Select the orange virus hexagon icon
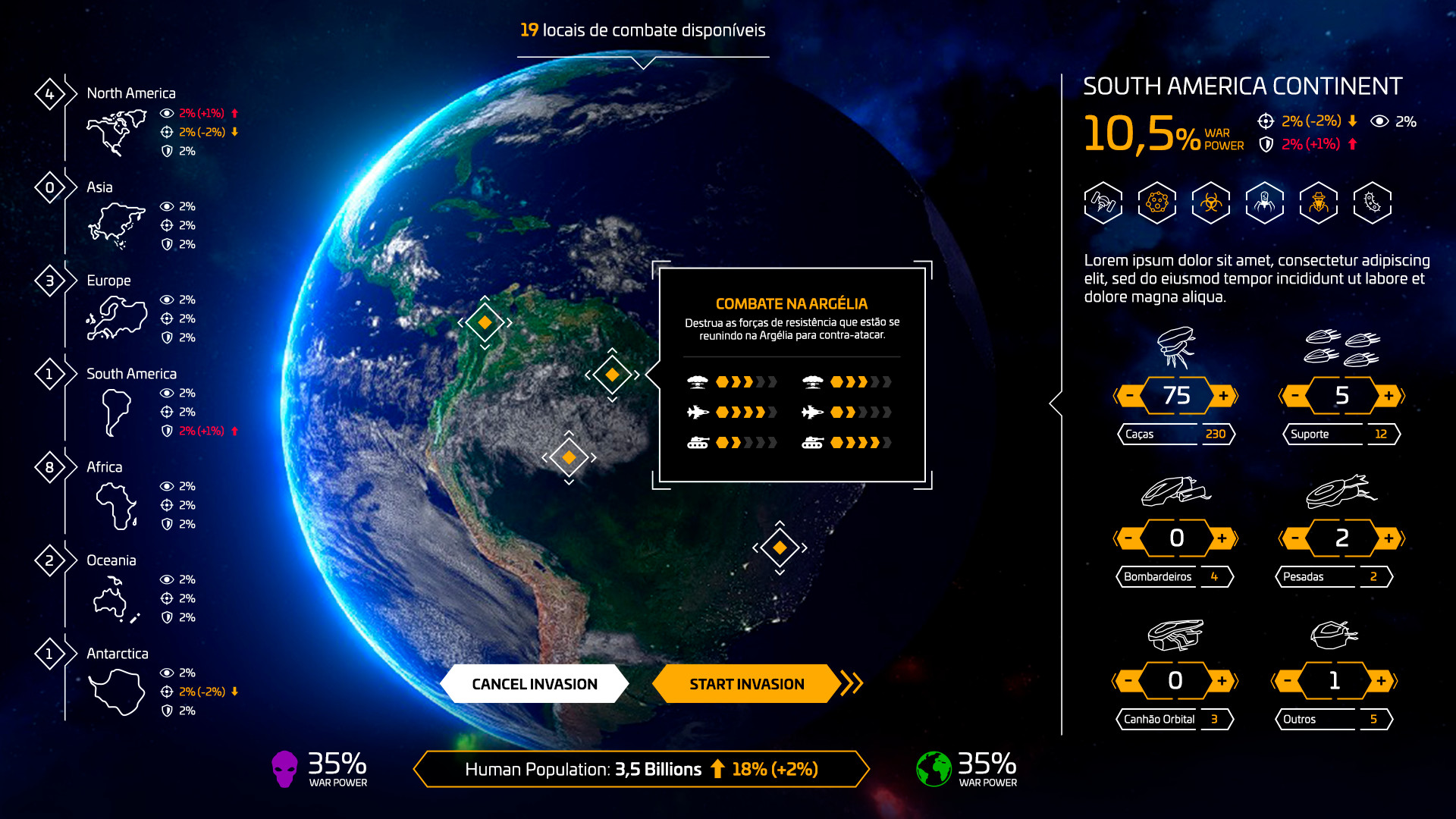This screenshot has width=1456, height=819. pos(1156,202)
